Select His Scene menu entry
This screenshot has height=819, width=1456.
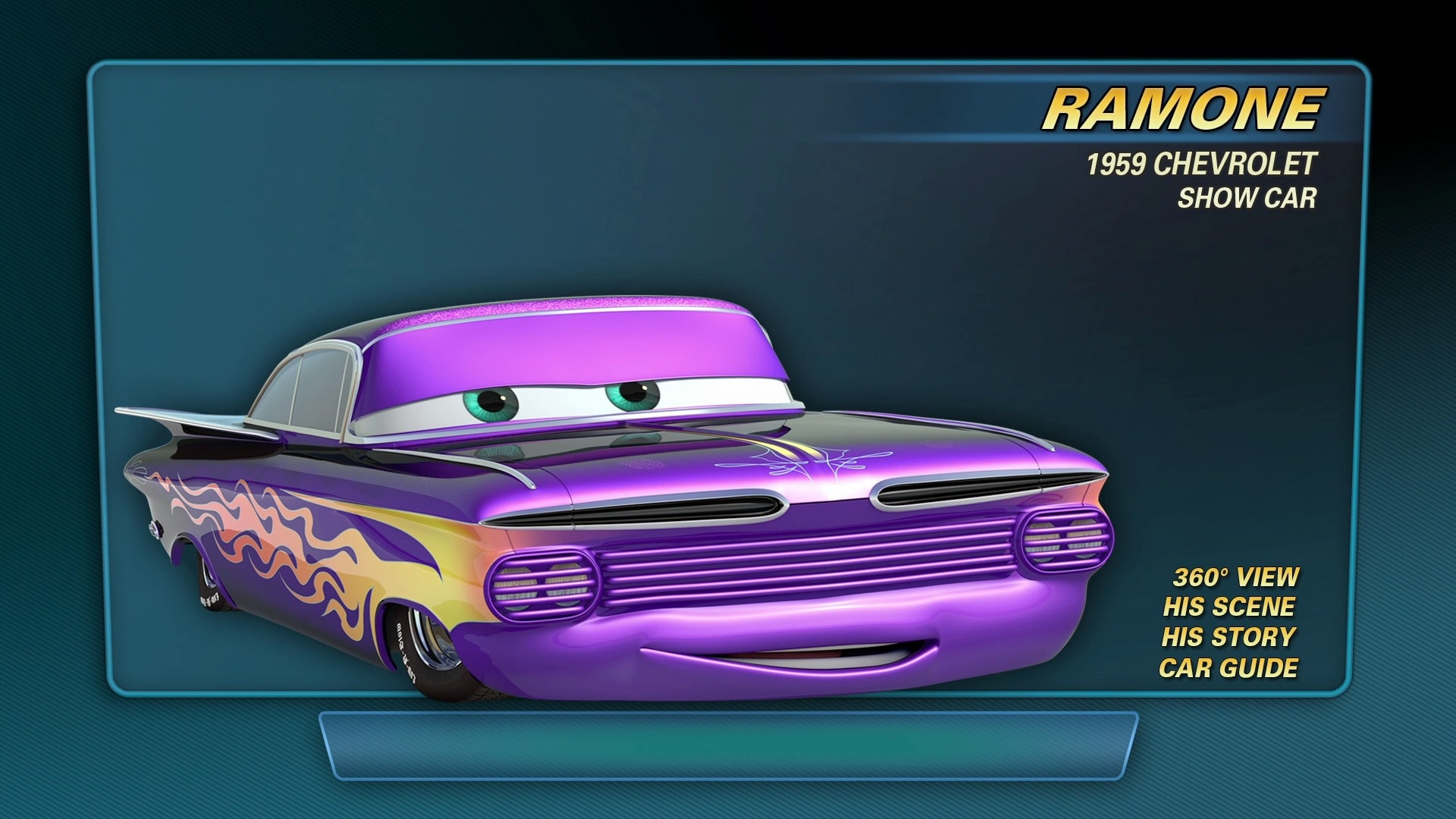(x=1228, y=607)
